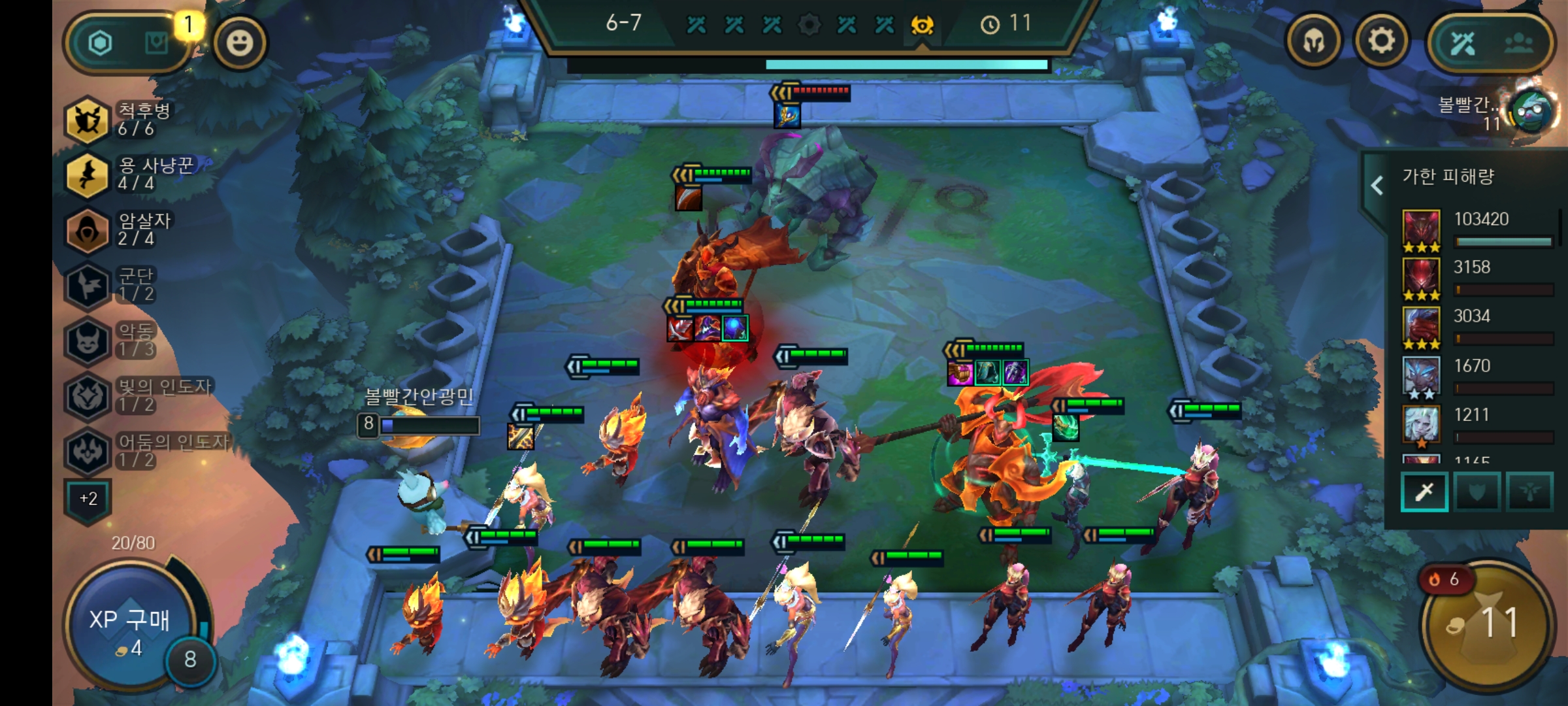The height and width of the screenshot is (706, 1568).
Task: Show the damage dealt sword tab
Action: pos(1424,492)
